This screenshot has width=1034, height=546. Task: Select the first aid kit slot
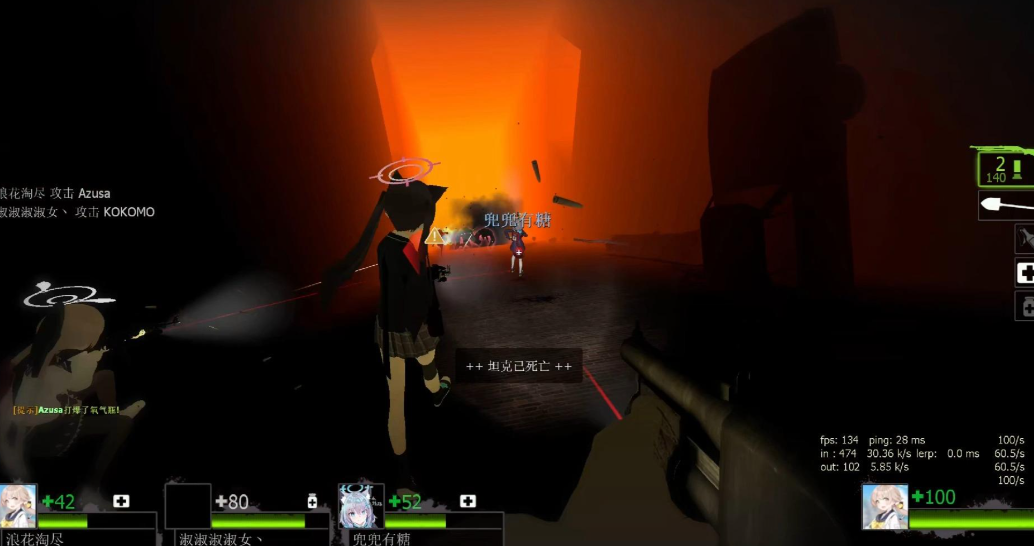1025,272
